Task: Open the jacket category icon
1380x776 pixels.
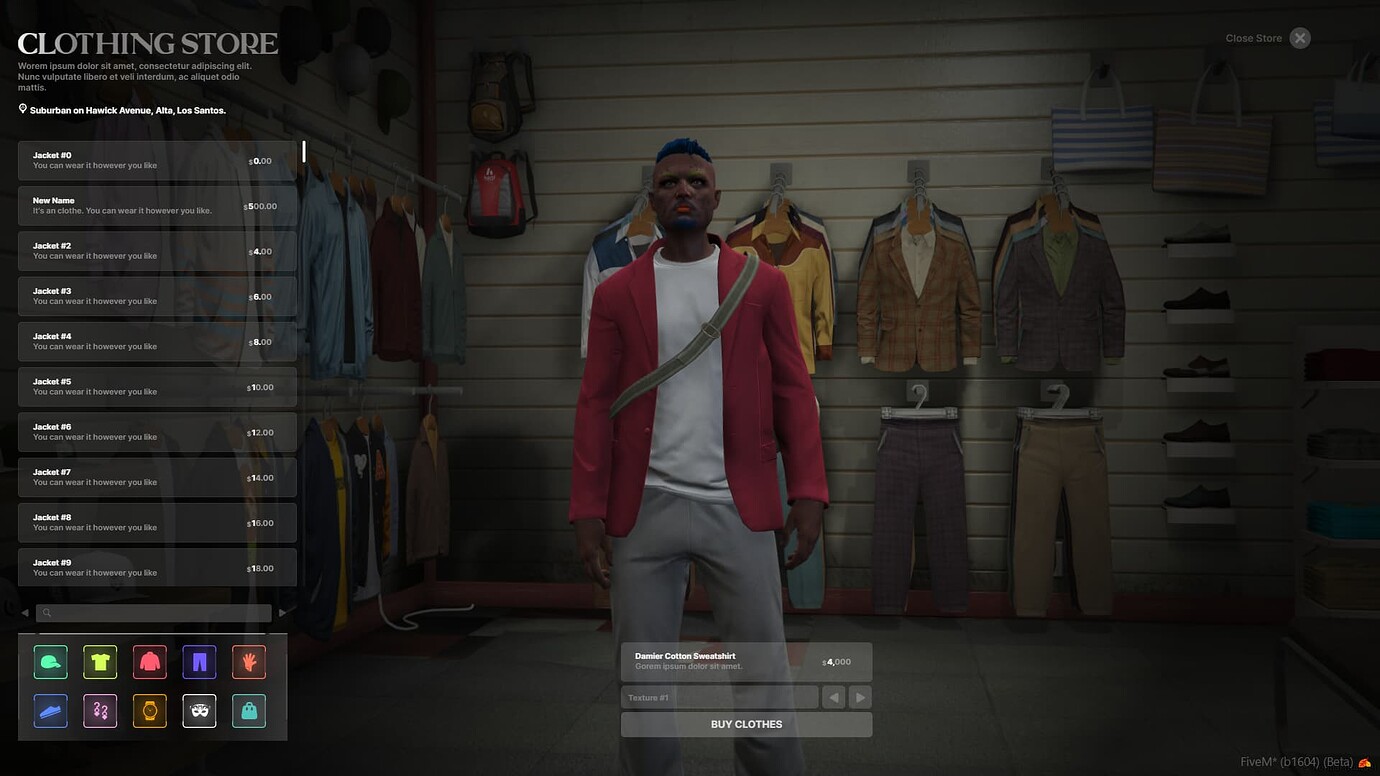Action: click(149, 661)
